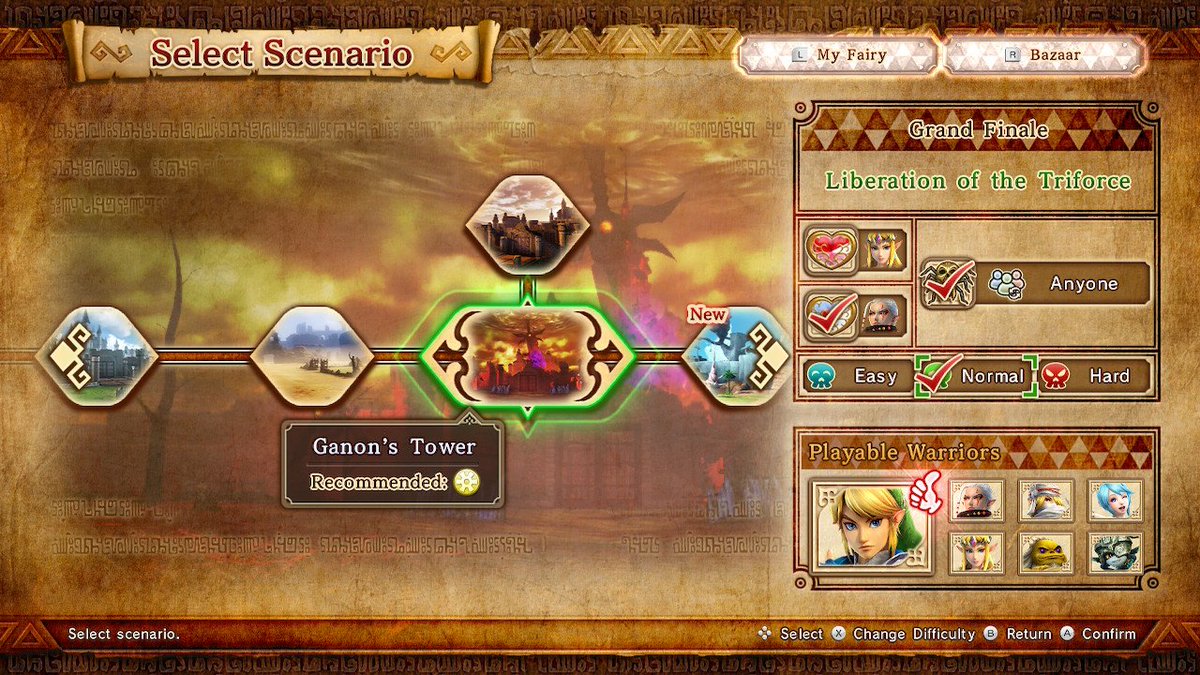The width and height of the screenshot is (1200, 675).
Task: Choose Midna as the playable warrior
Action: 1115,551
